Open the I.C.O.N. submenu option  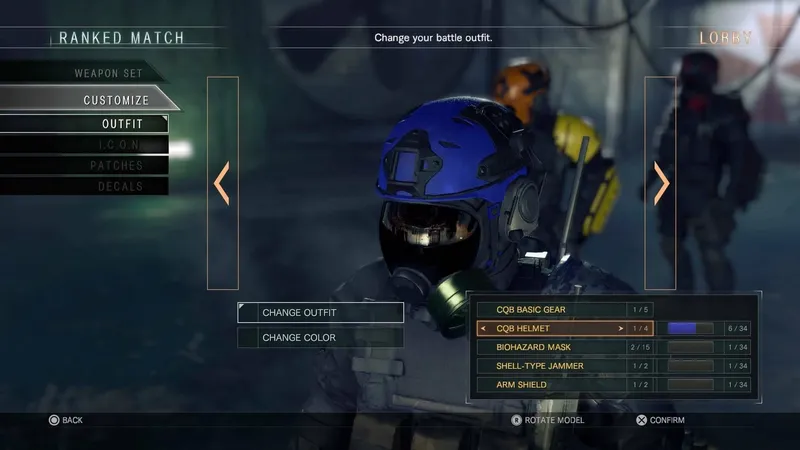(122, 145)
